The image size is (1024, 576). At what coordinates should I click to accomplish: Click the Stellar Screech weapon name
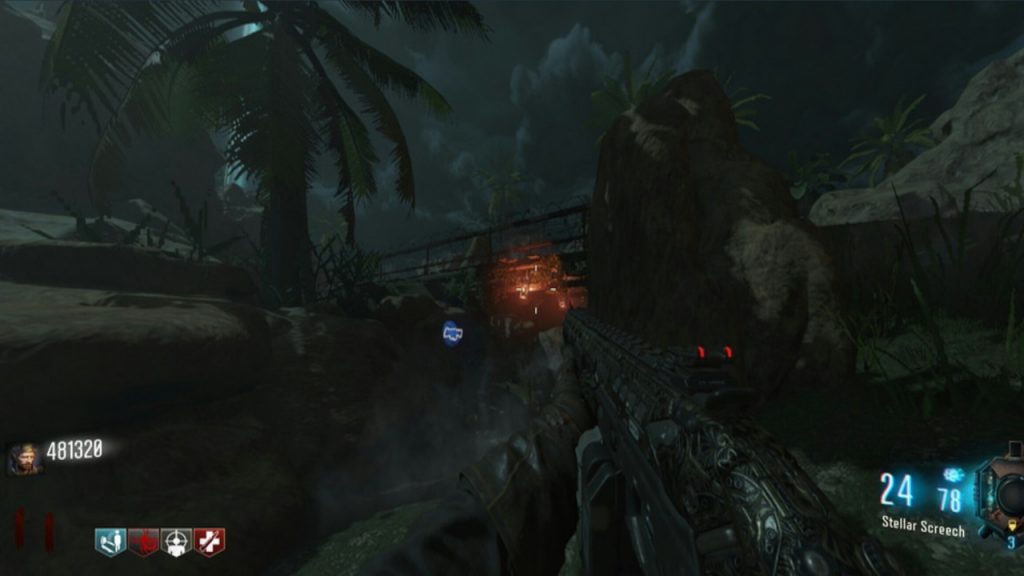(923, 525)
